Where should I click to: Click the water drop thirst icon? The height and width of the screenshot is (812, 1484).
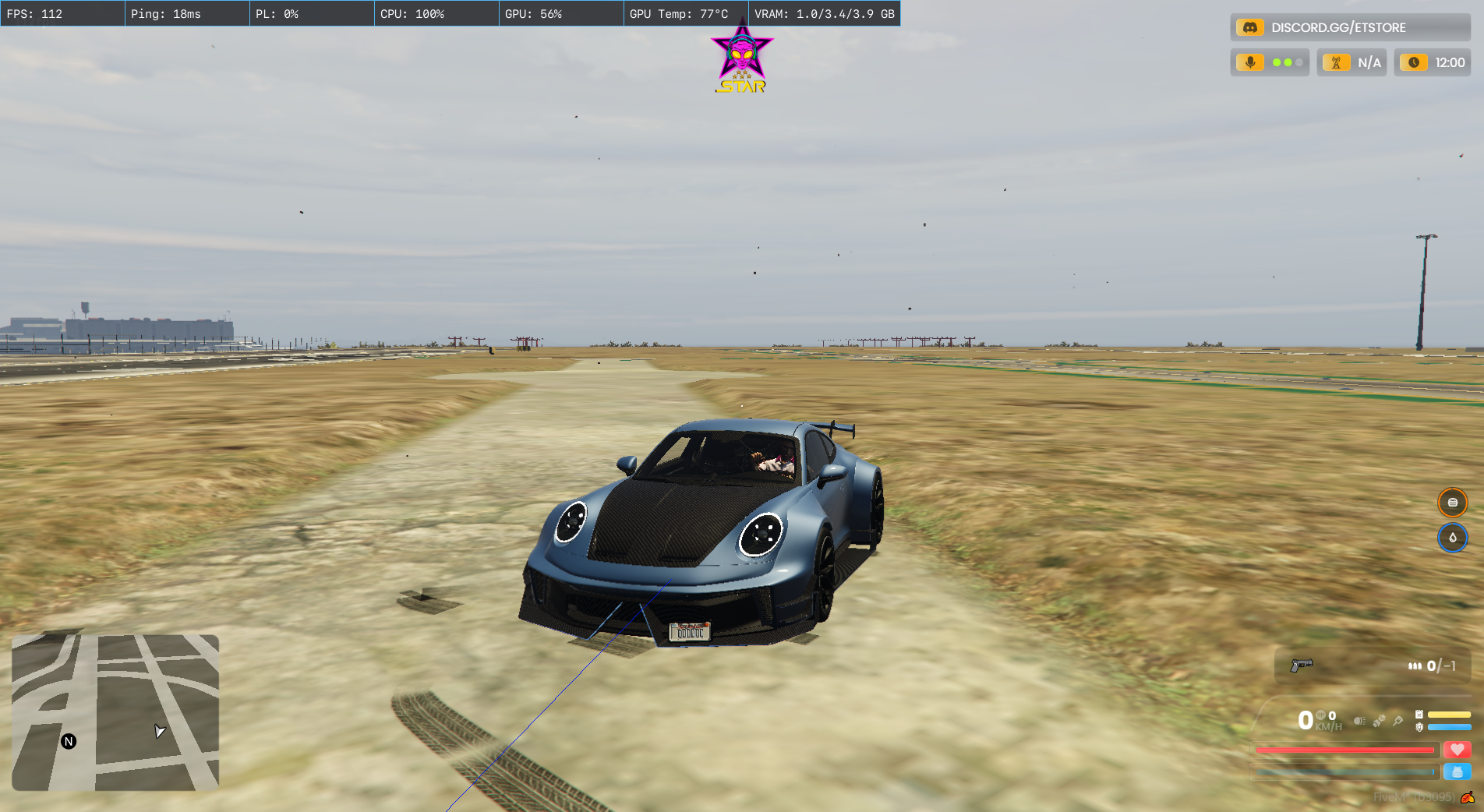1452,538
